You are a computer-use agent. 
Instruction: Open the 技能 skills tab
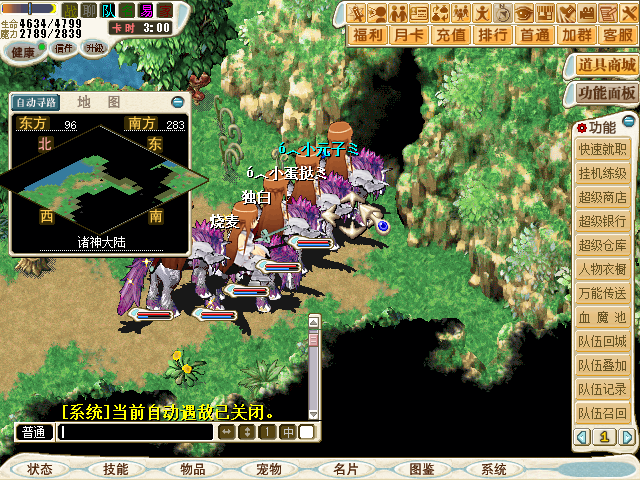115,469
